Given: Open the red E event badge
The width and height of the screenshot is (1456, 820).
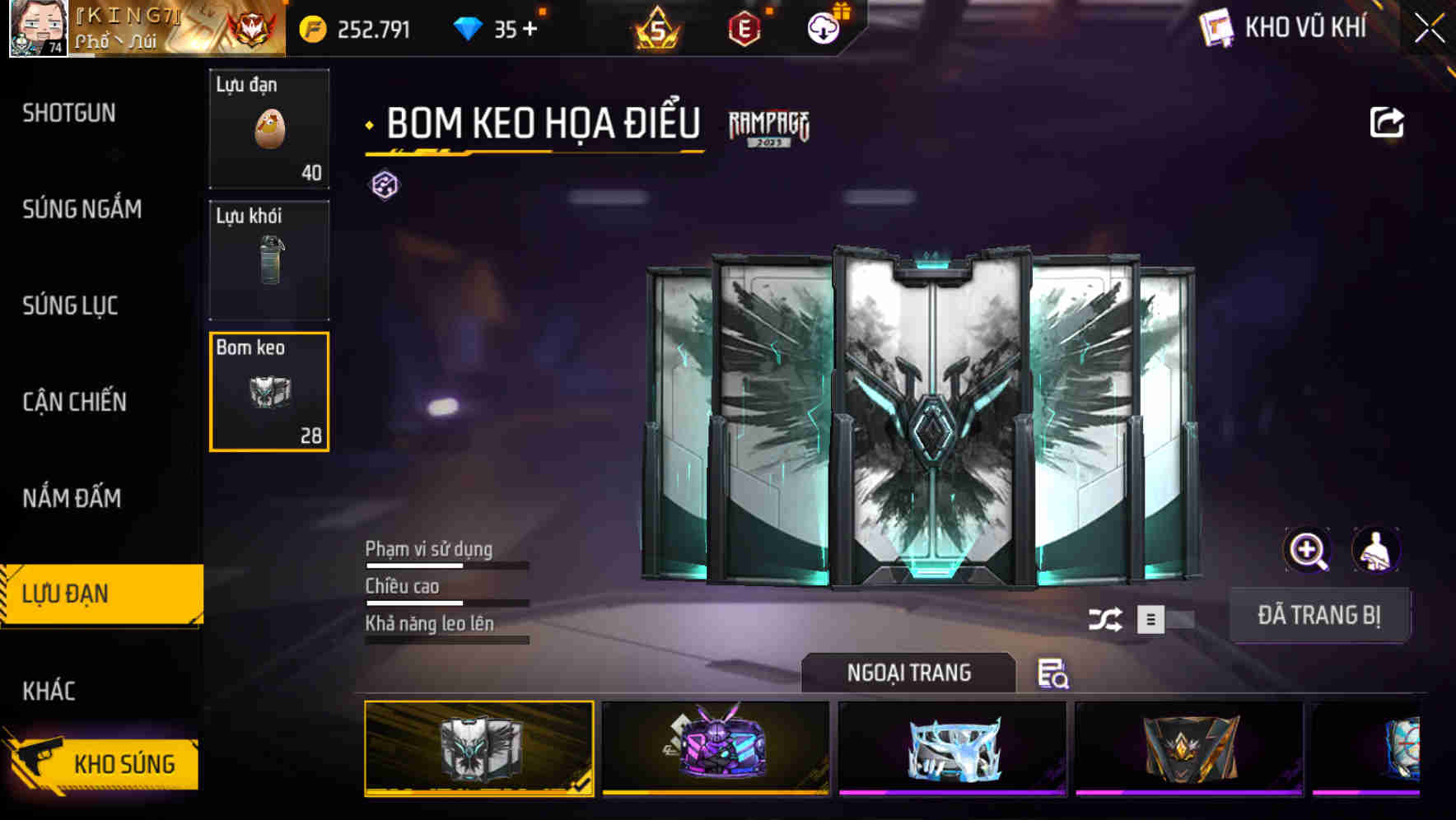Looking at the screenshot, I should (x=743, y=28).
